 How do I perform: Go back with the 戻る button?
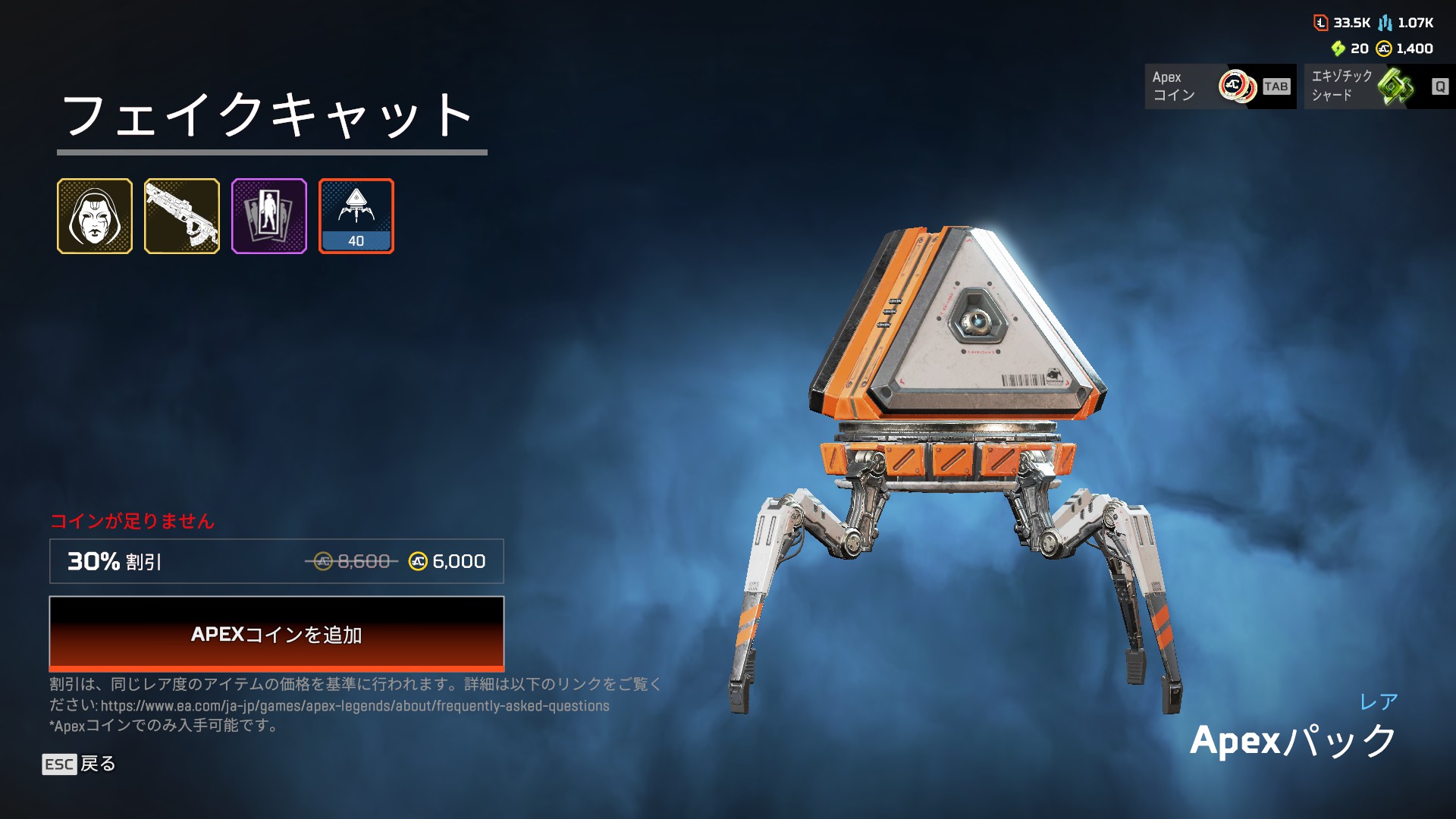79,764
